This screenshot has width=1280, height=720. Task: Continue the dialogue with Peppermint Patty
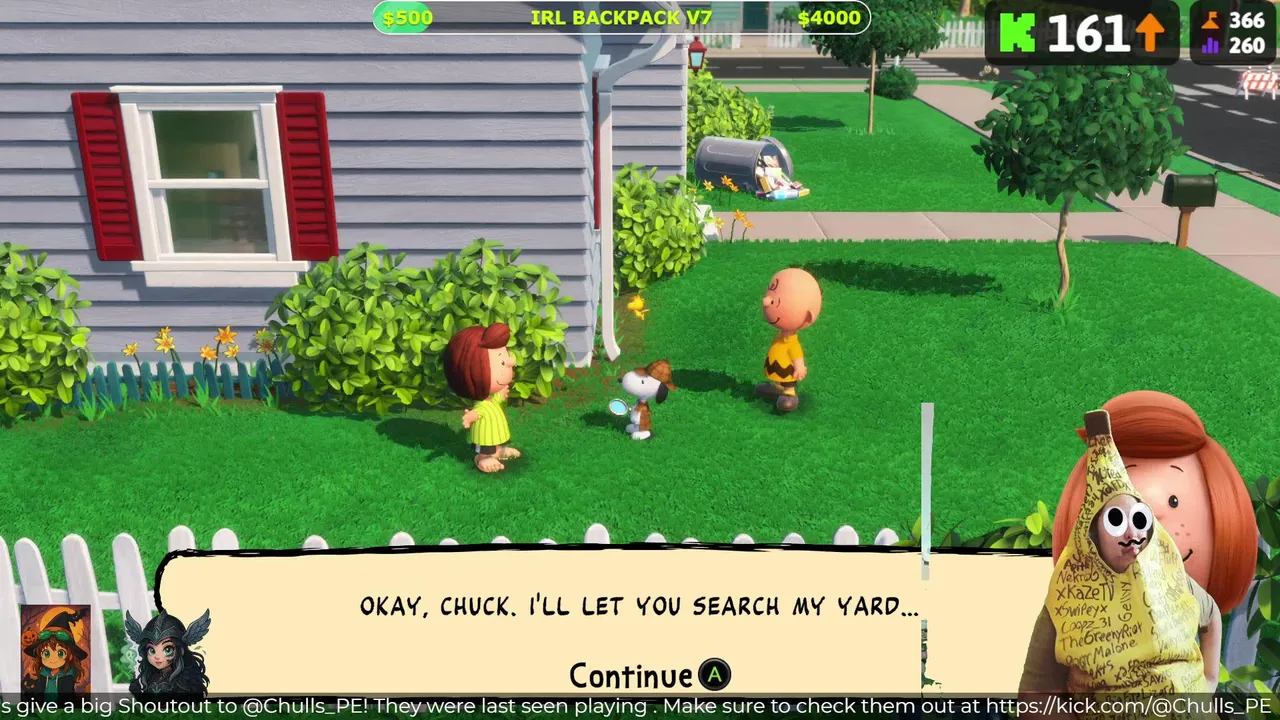pyautogui.click(x=650, y=676)
